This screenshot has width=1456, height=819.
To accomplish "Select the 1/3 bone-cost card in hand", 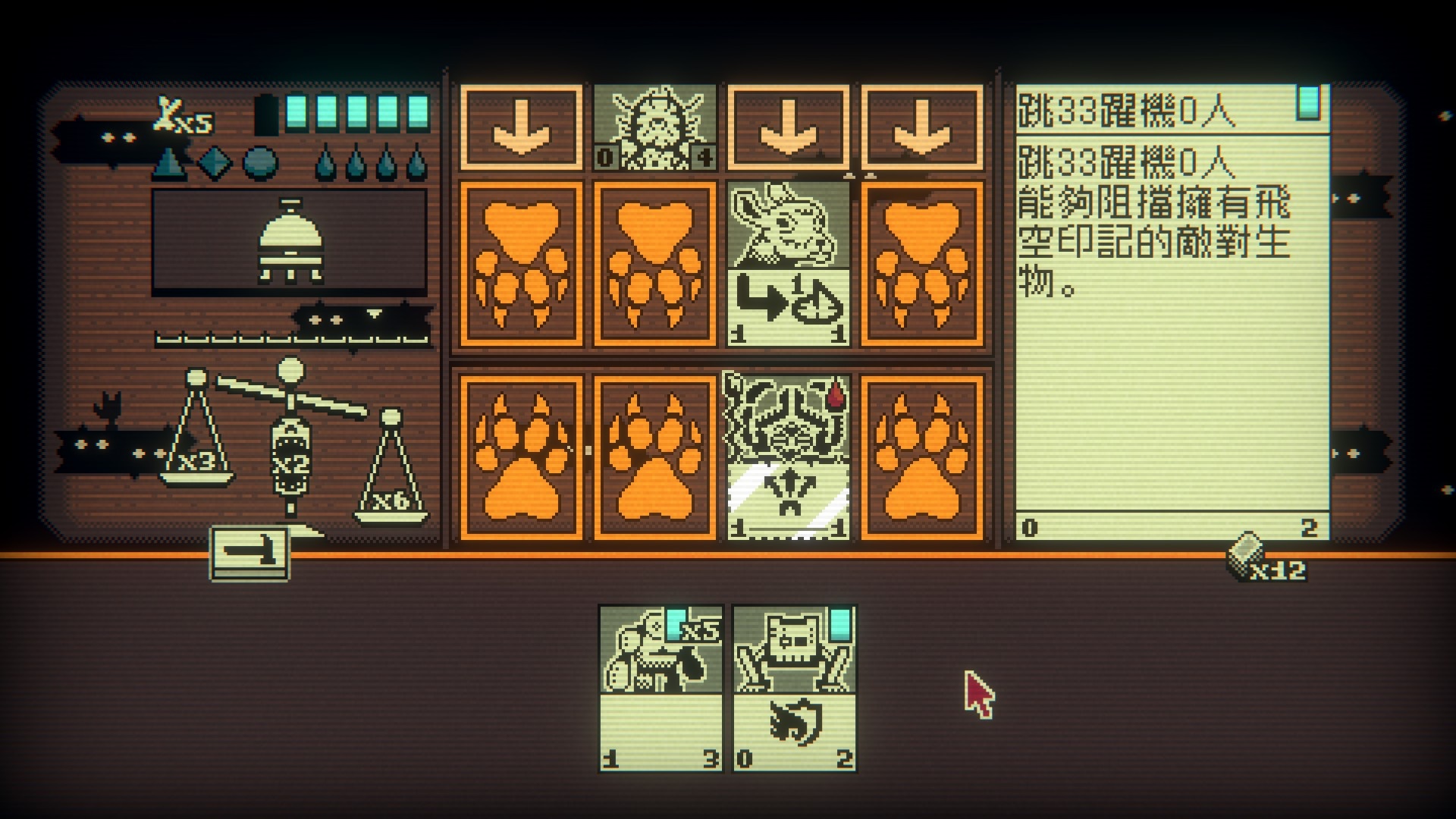I will 661,688.
